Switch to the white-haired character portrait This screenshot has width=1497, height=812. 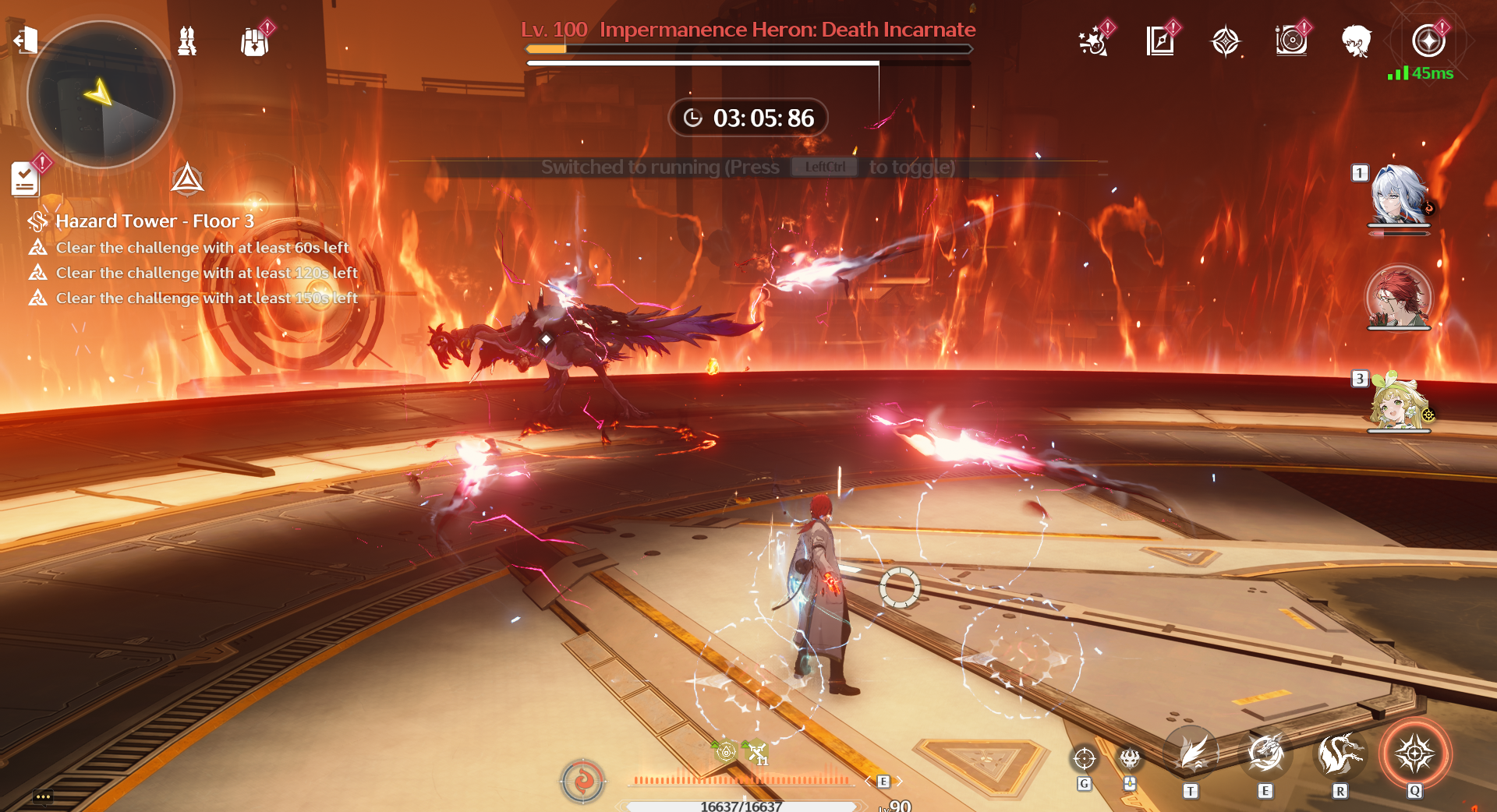click(x=1399, y=195)
